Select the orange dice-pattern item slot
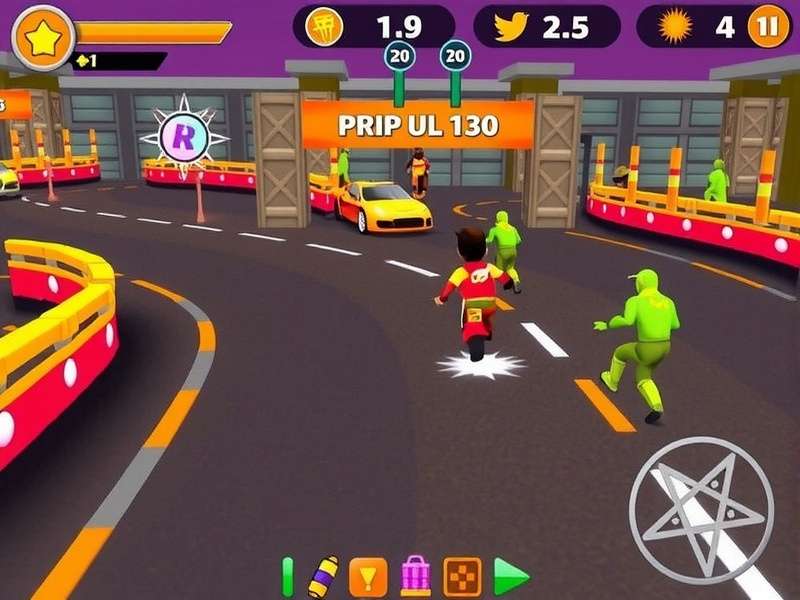 462,576
